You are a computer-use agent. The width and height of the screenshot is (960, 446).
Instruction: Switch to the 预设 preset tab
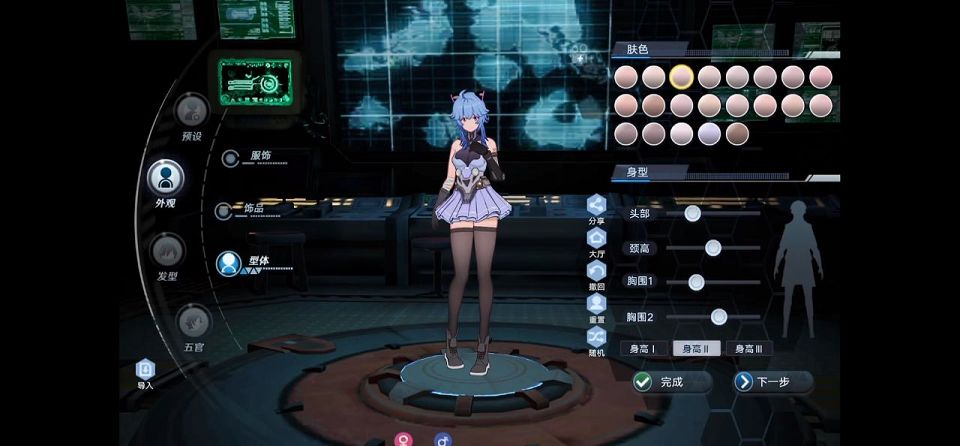pyautogui.click(x=191, y=112)
